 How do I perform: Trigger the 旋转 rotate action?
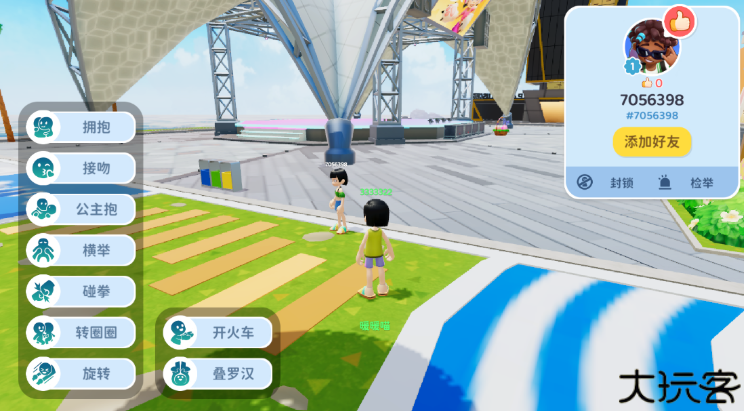[x=81, y=373]
